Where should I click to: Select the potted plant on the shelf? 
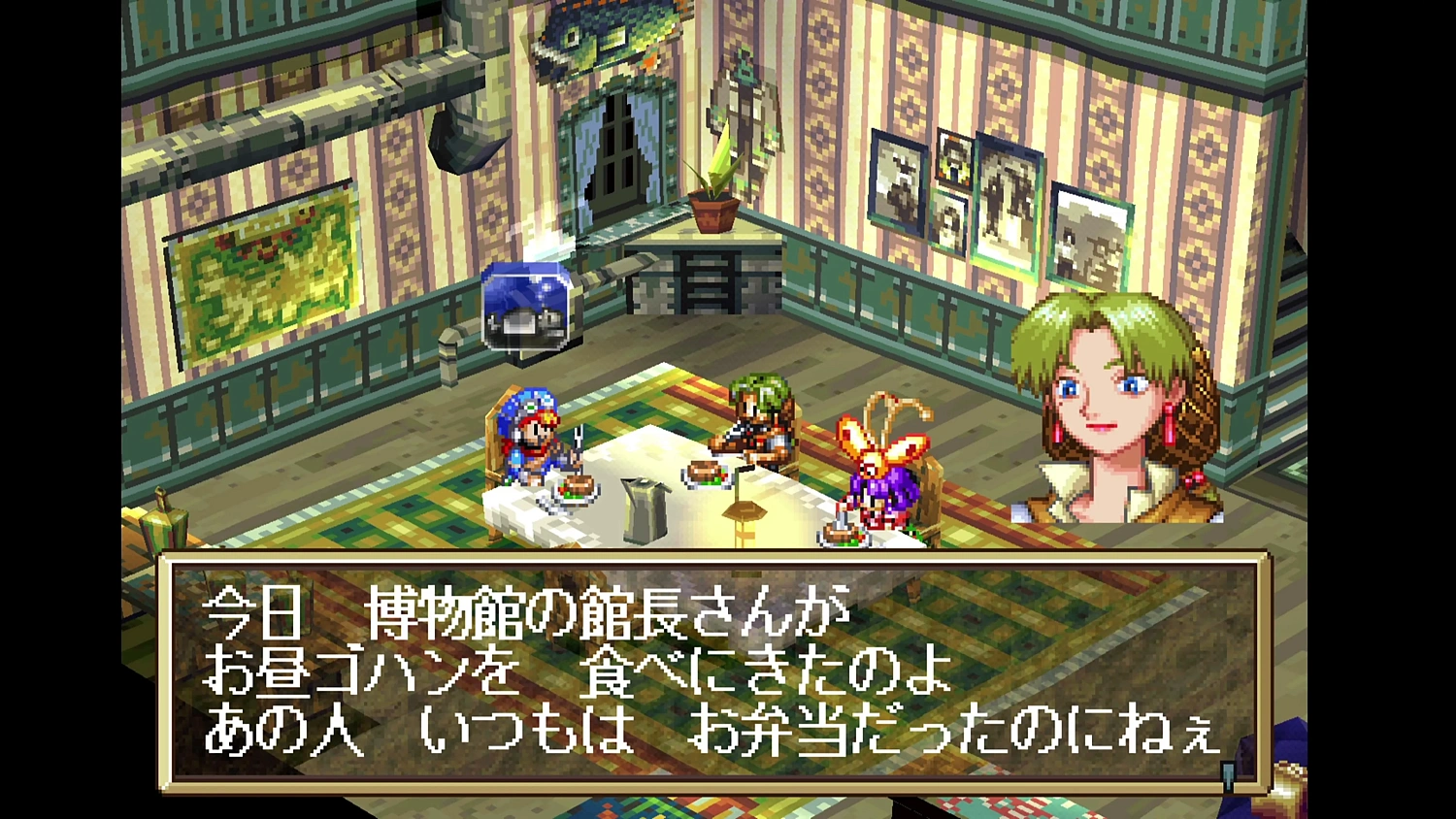point(714,199)
